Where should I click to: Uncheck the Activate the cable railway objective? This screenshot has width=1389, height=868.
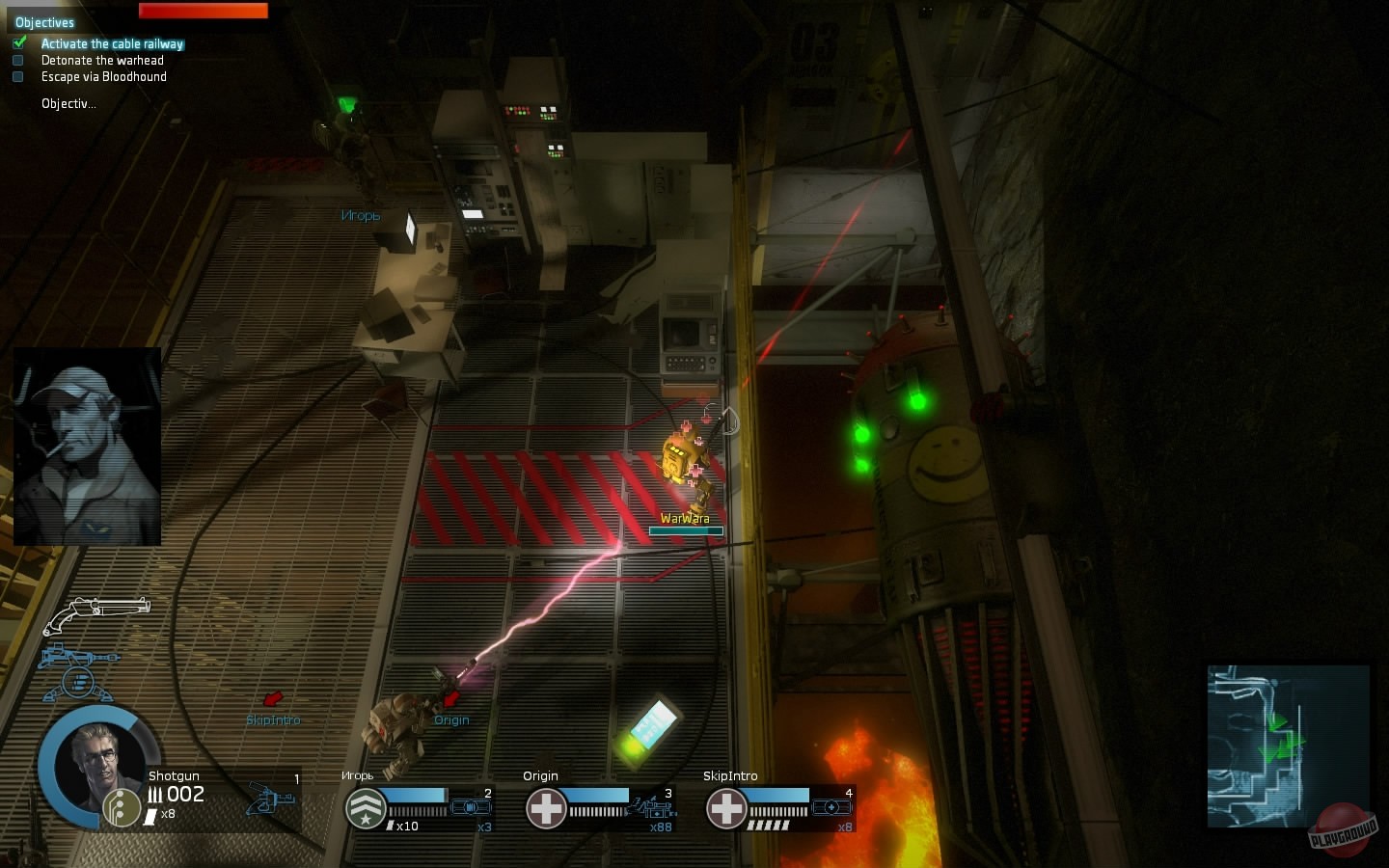pyautogui.click(x=19, y=43)
